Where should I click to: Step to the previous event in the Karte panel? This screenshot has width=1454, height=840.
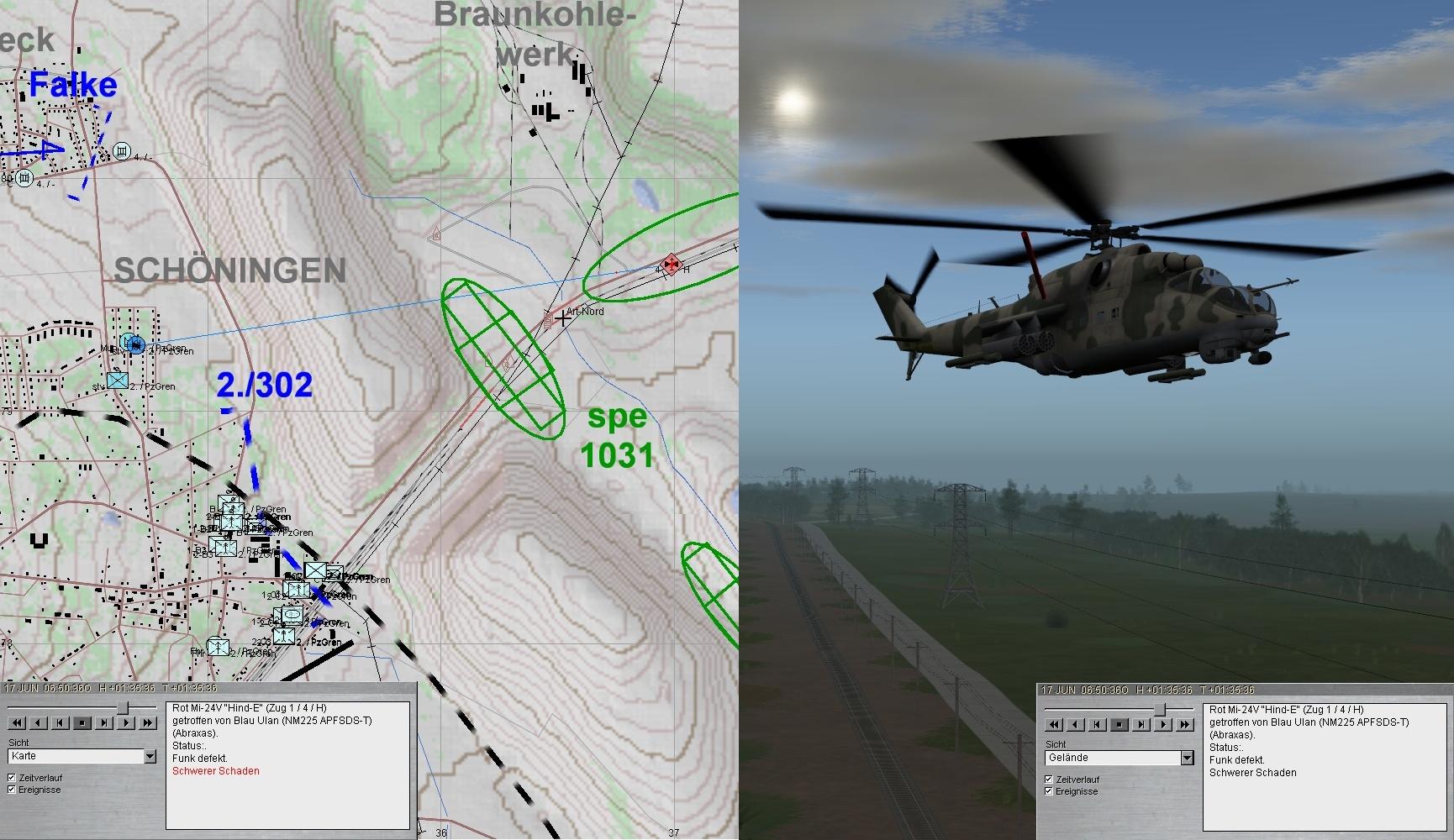pos(61,722)
